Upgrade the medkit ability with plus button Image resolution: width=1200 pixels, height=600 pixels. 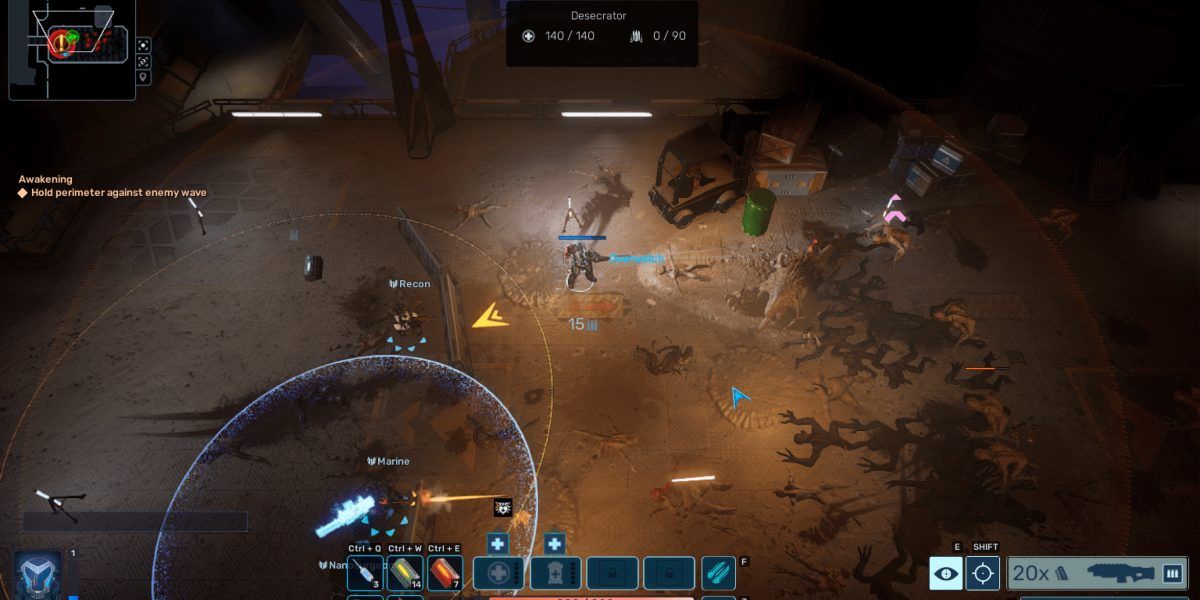point(497,544)
